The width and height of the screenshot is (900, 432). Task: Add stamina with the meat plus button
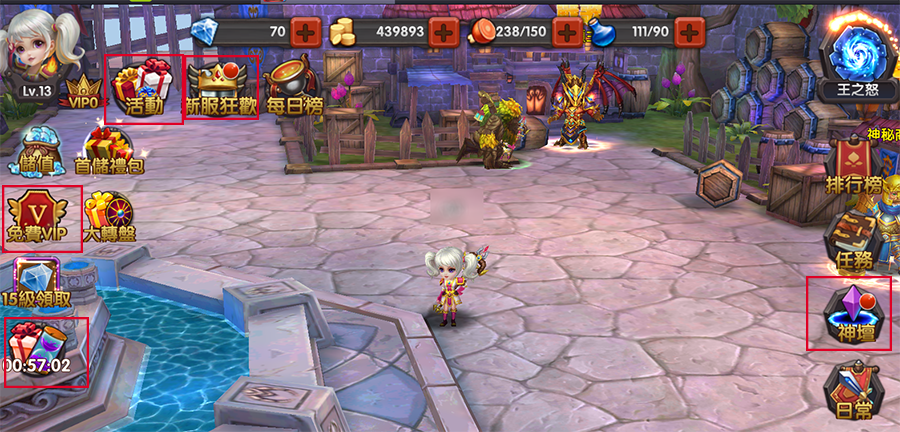coord(567,31)
